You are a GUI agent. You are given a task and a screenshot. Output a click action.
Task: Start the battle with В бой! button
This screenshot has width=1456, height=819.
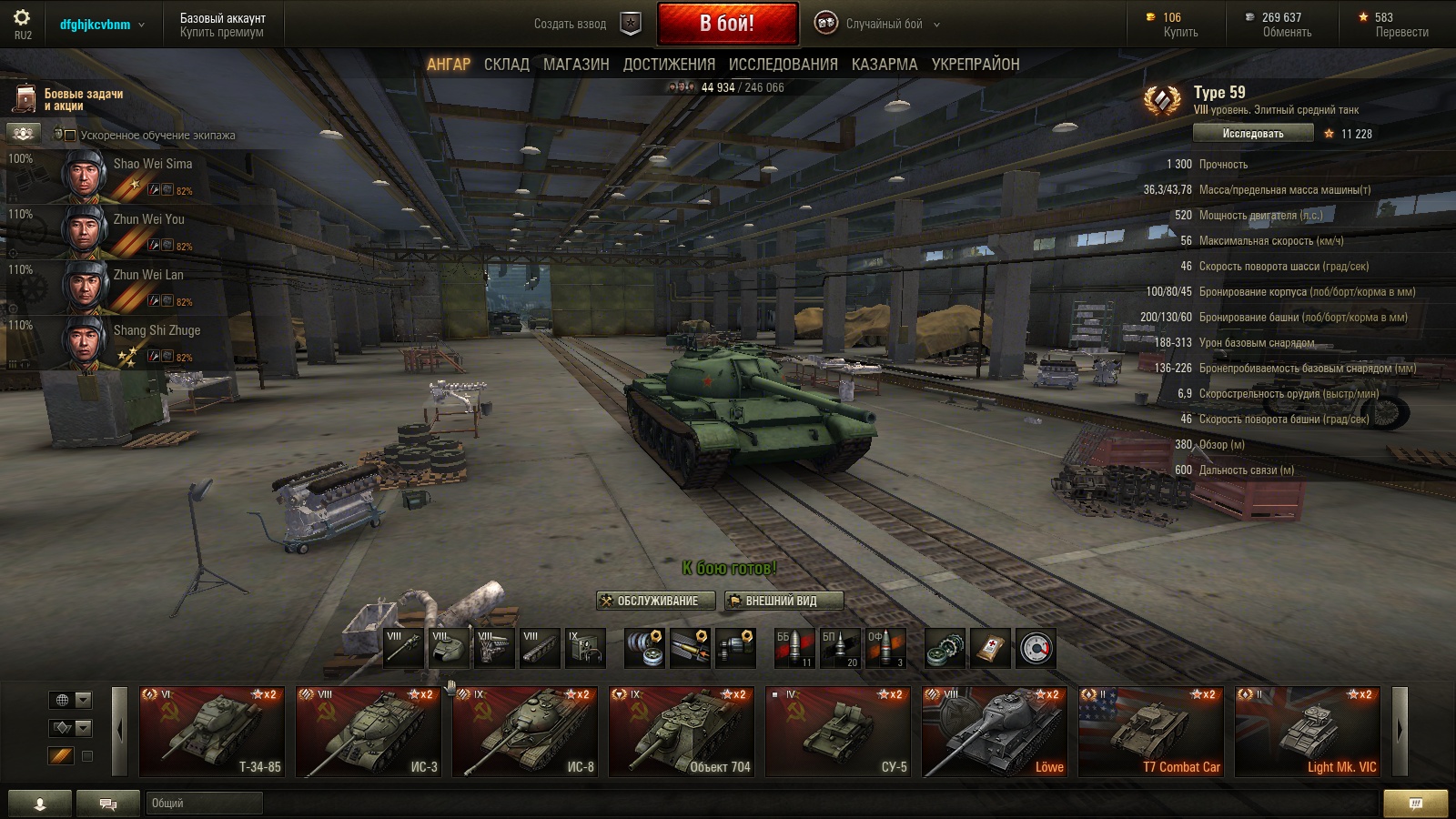727,24
